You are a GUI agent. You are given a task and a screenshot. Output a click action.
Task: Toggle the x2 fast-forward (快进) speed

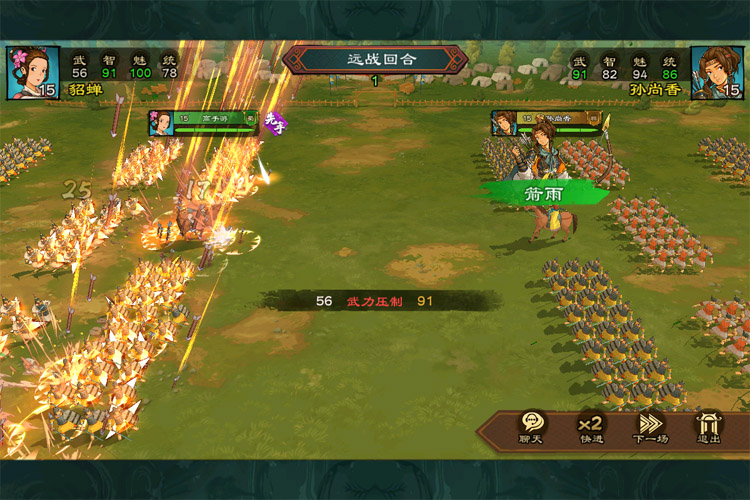tap(591, 427)
